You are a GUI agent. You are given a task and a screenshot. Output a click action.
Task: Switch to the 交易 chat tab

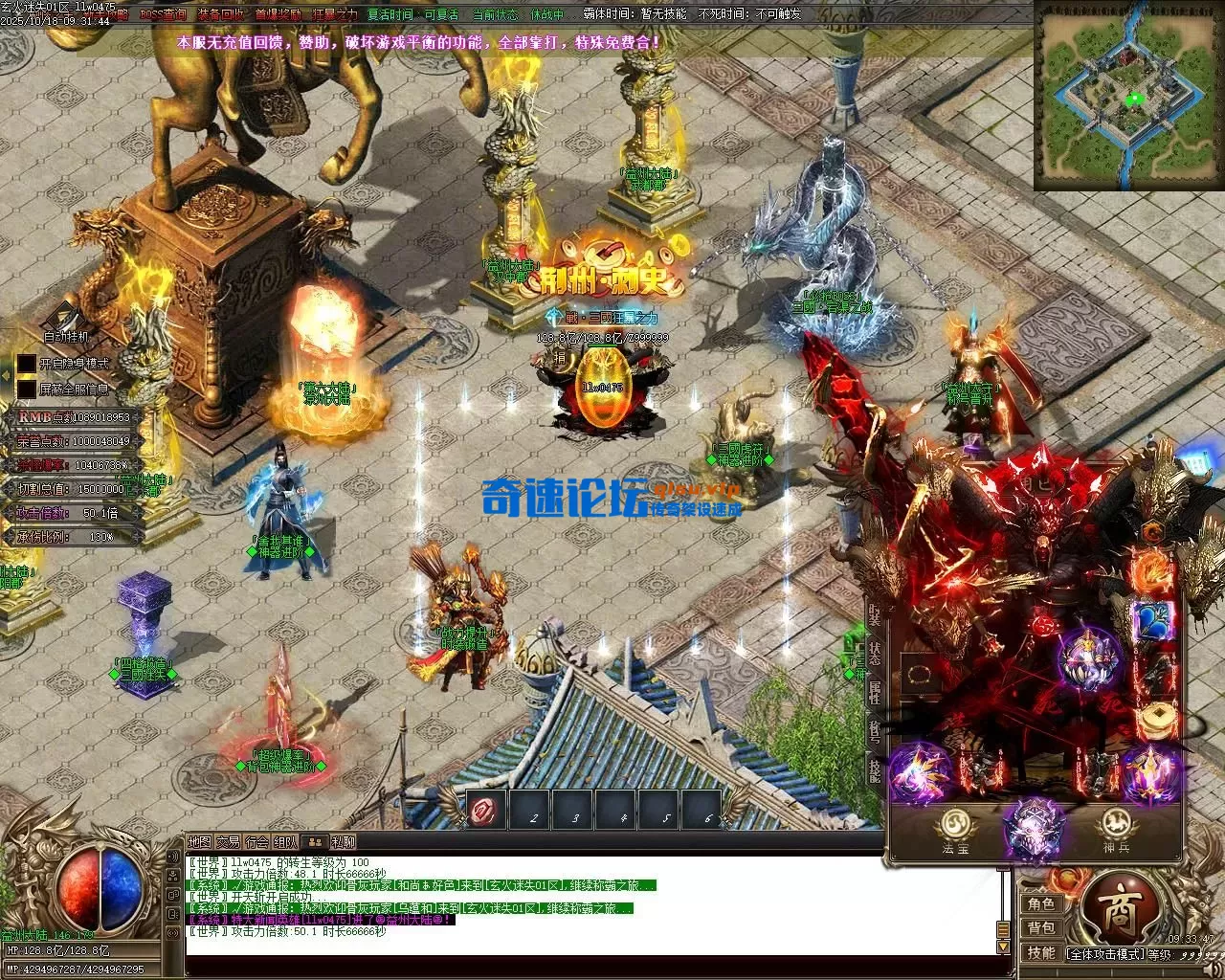click(x=228, y=842)
